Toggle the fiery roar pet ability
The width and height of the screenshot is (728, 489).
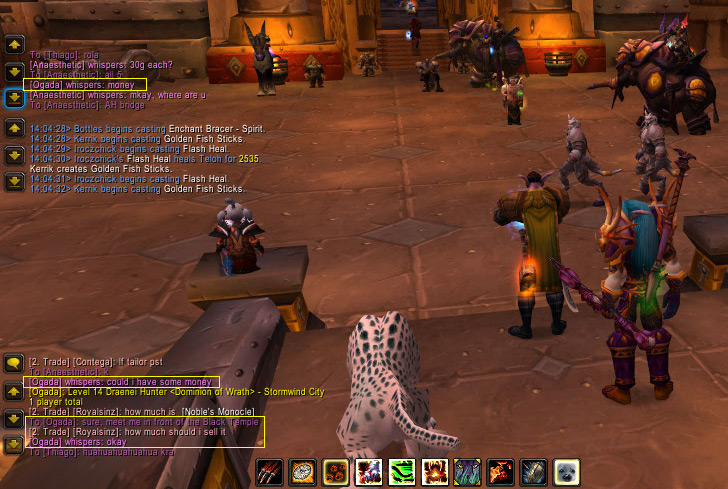click(x=435, y=472)
